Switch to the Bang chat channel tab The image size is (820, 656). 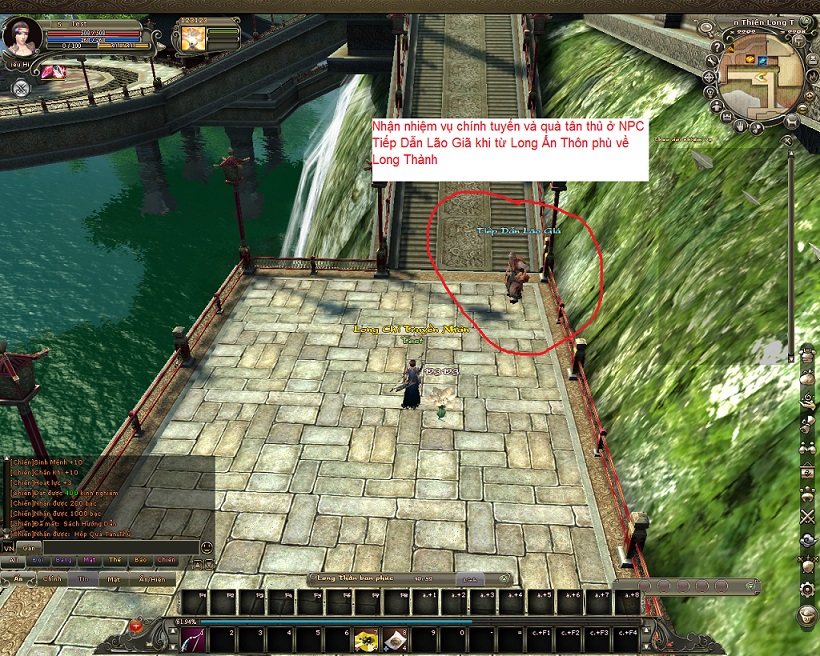tap(63, 562)
